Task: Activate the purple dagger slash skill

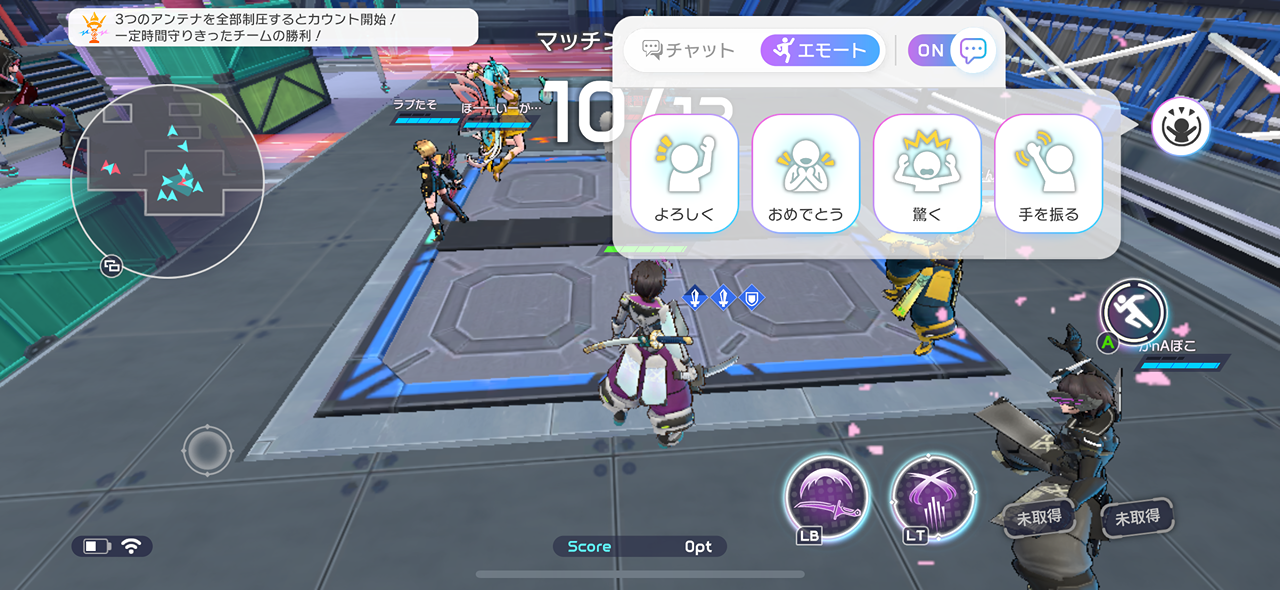Action: click(x=825, y=495)
